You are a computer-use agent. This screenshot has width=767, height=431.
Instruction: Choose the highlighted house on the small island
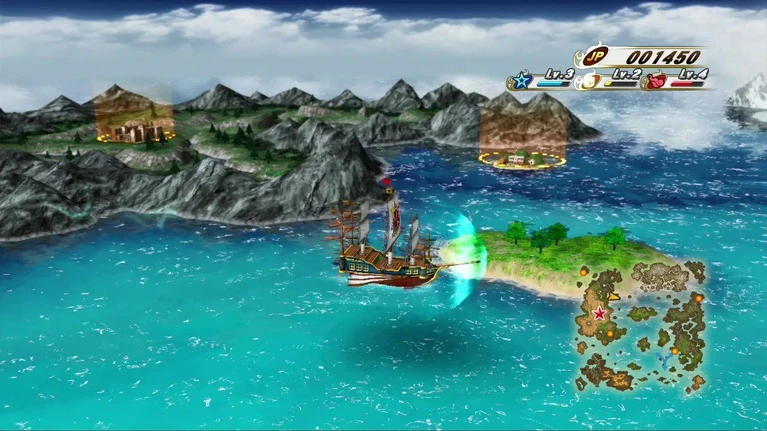point(521,156)
